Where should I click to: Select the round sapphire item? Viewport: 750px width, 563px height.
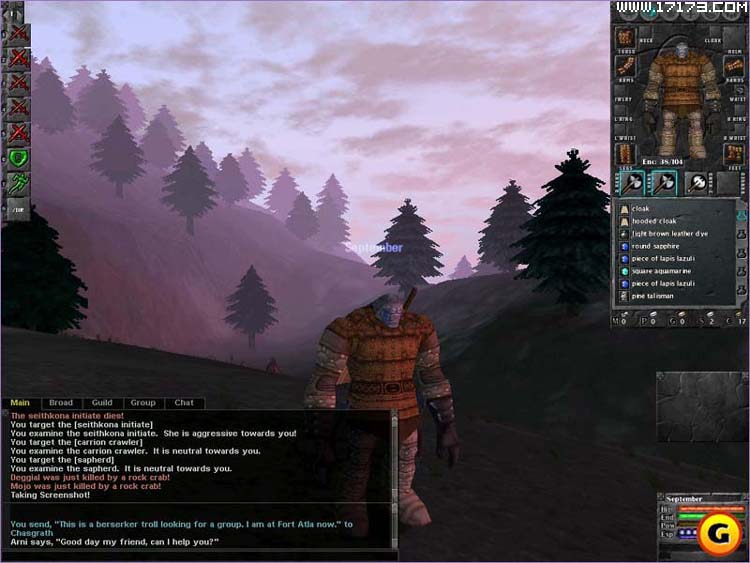coord(656,246)
